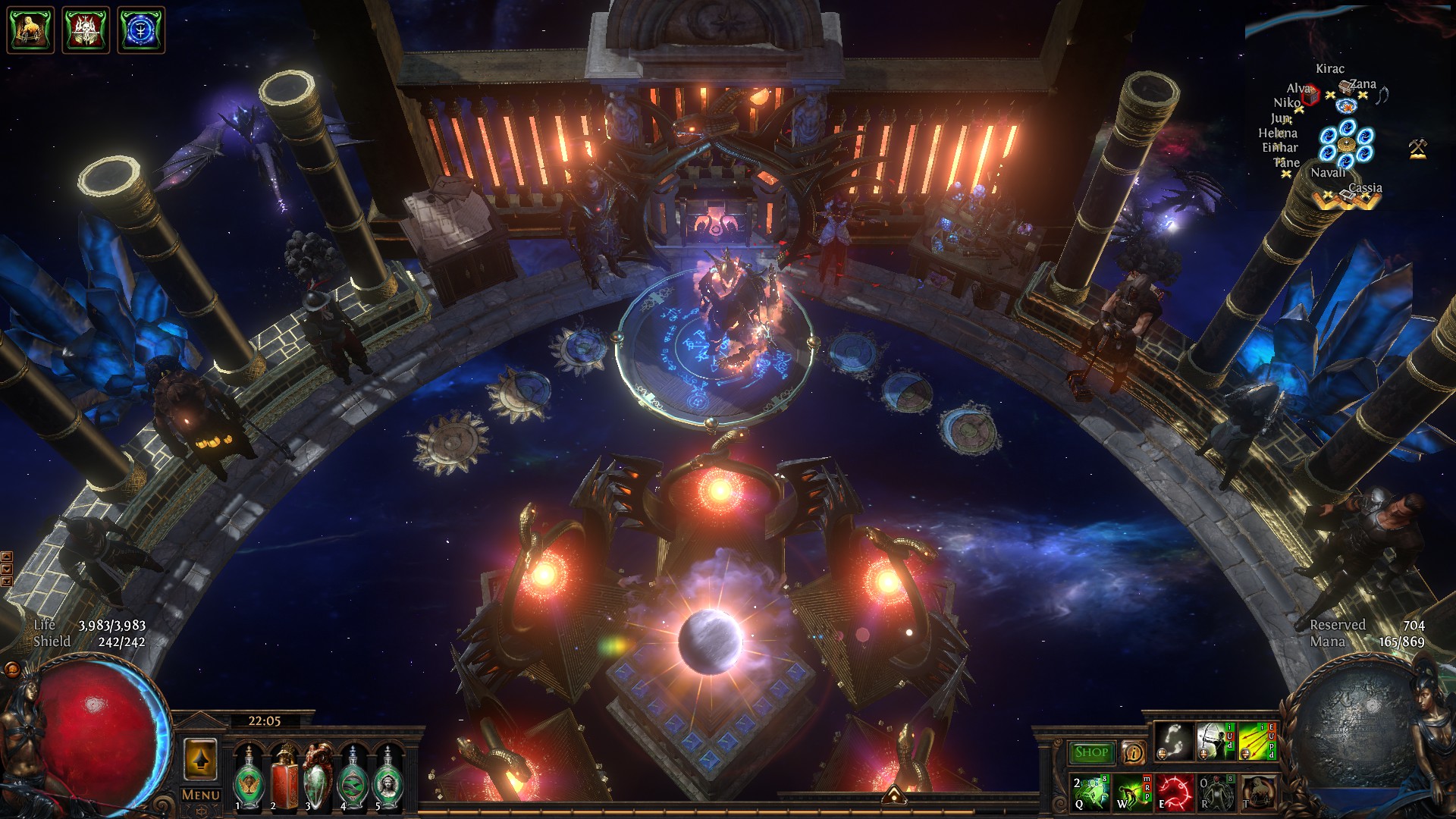This screenshot has height=819, width=1456.
Task: Click the yellow up-arrow level-up button
Action: point(200,759)
